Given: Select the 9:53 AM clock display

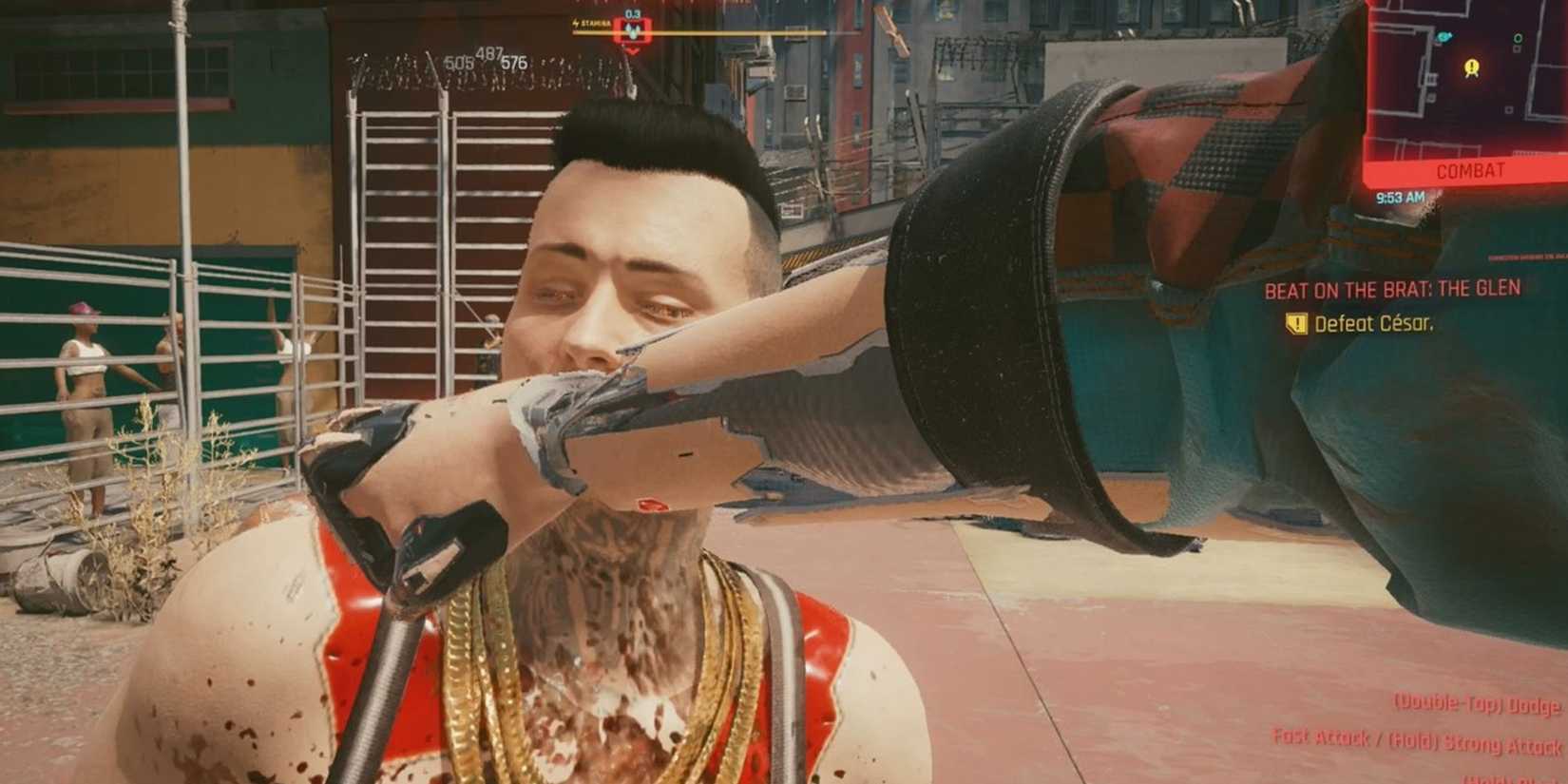Looking at the screenshot, I should [x=1401, y=196].
